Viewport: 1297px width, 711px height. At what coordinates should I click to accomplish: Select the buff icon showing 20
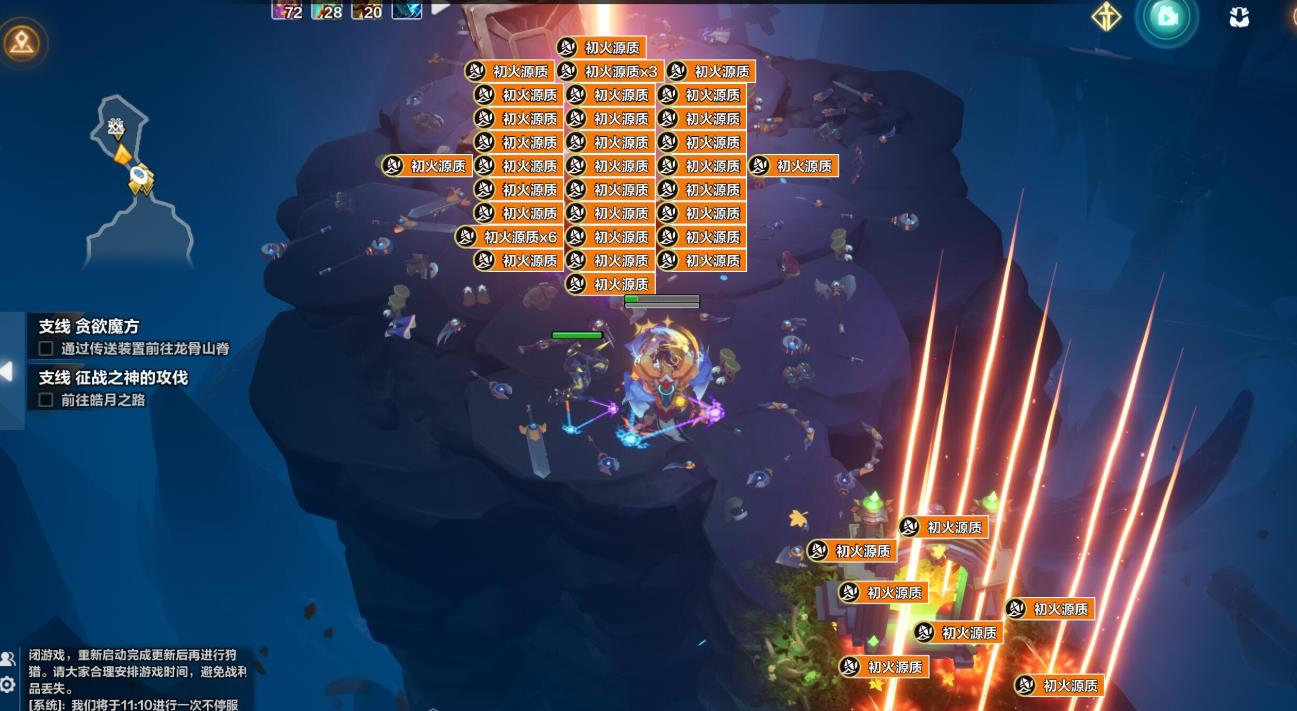366,10
